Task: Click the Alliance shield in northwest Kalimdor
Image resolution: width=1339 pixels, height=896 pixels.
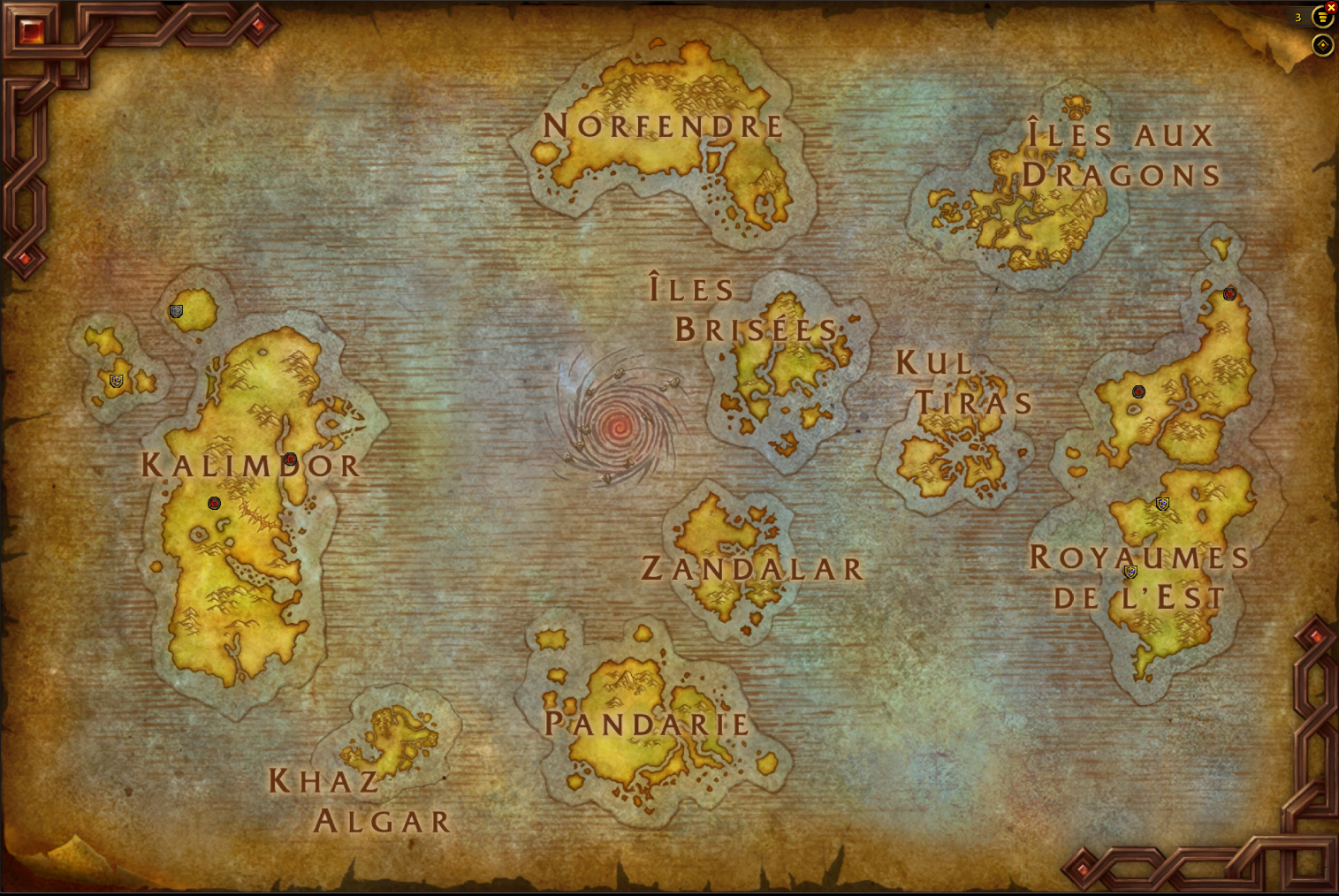Action: [x=176, y=311]
